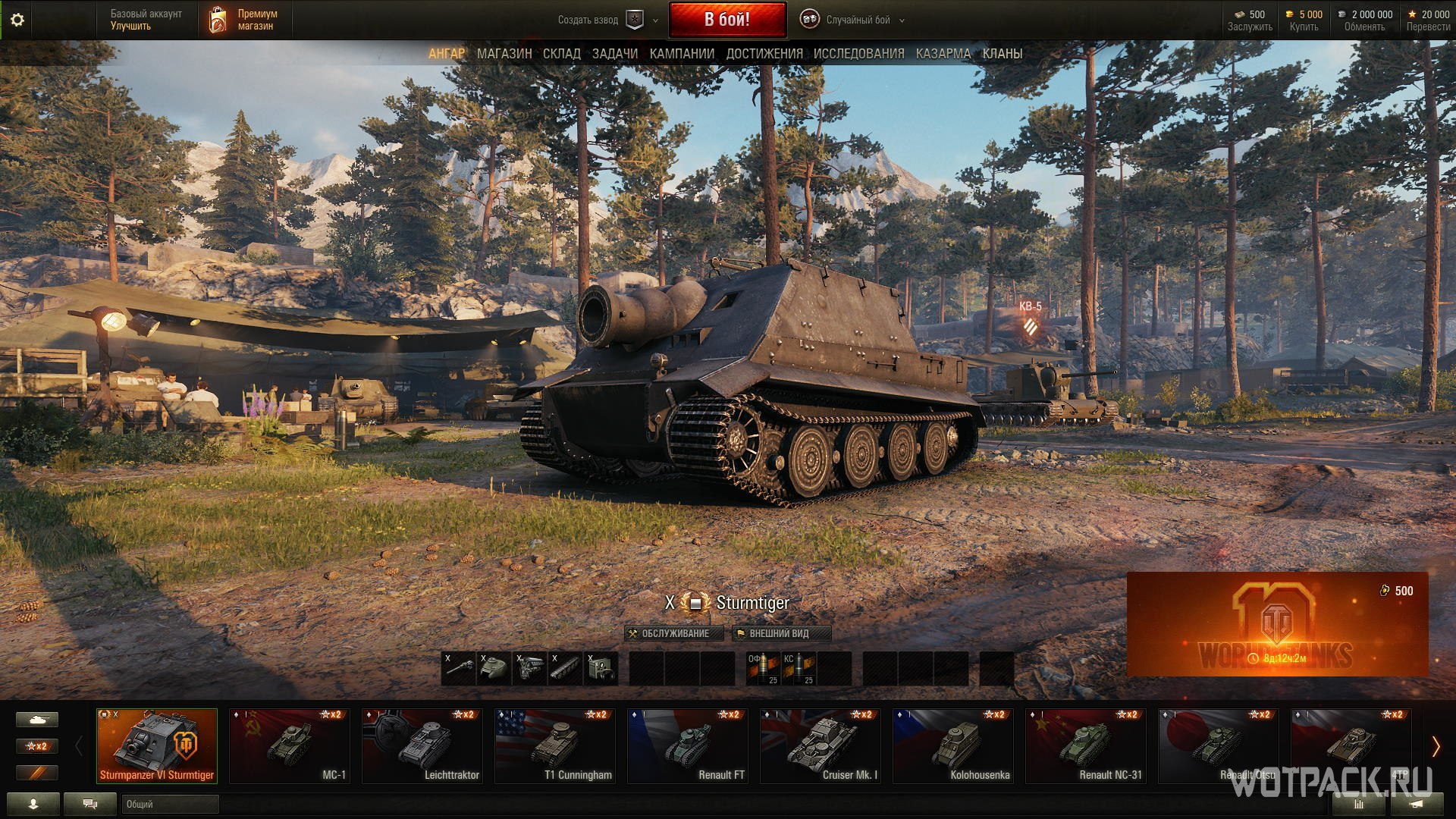The height and width of the screenshot is (819, 1456).
Task: Open the КАЗАРМА tab
Action: click(943, 54)
